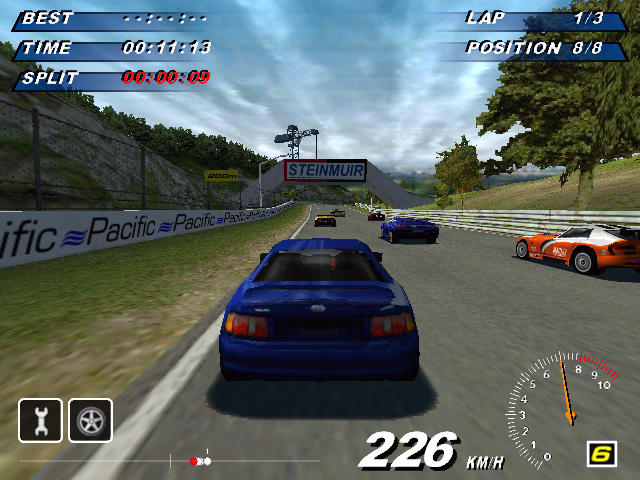Viewport: 640px width, 480px height.
Task: Click the track progress bar
Action: click(200, 461)
